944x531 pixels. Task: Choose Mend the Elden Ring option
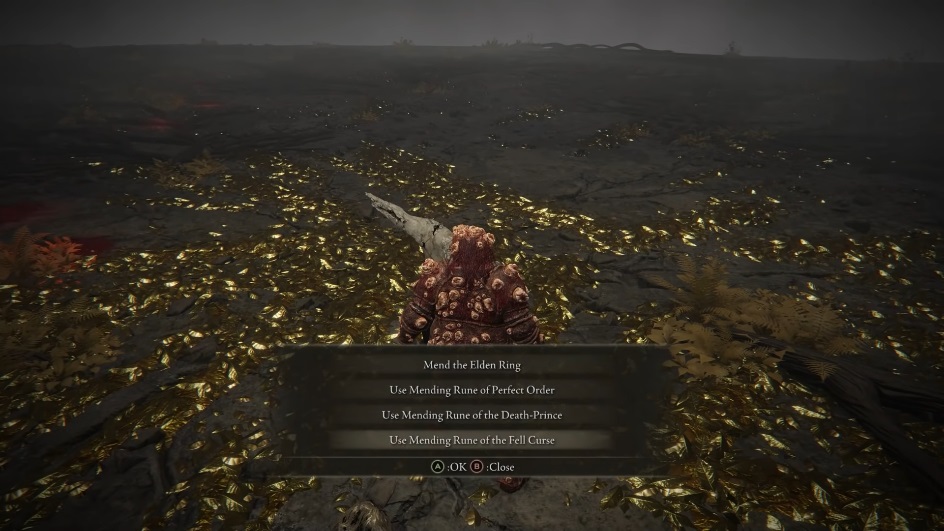[471, 365]
